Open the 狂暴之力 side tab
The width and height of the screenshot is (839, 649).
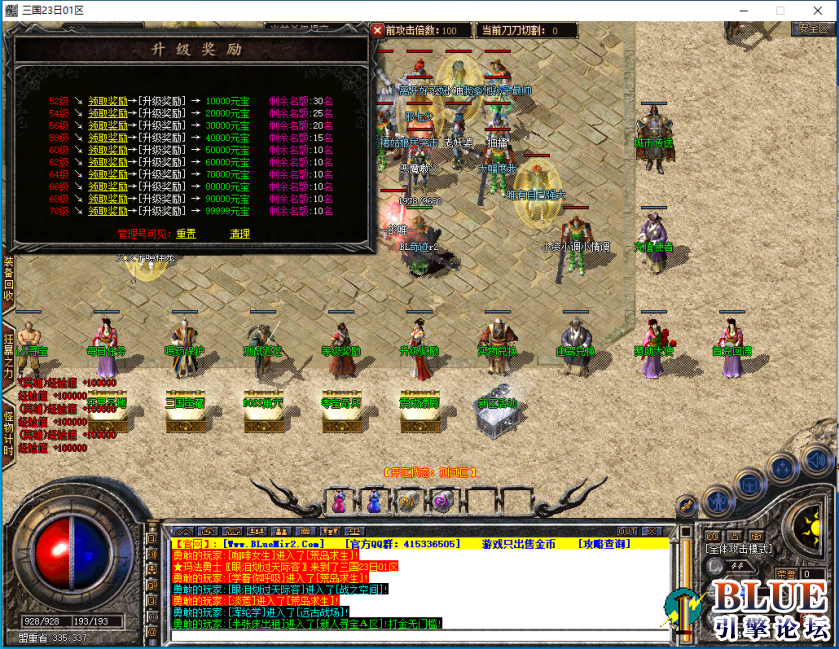coord(8,355)
